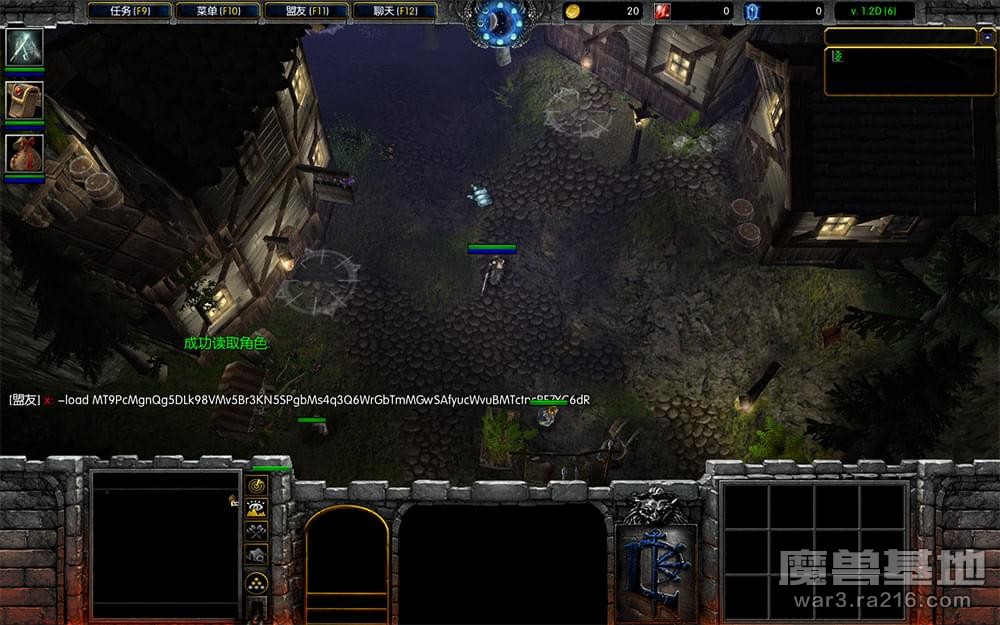Select the red-tied sack unit portrait

point(24,153)
